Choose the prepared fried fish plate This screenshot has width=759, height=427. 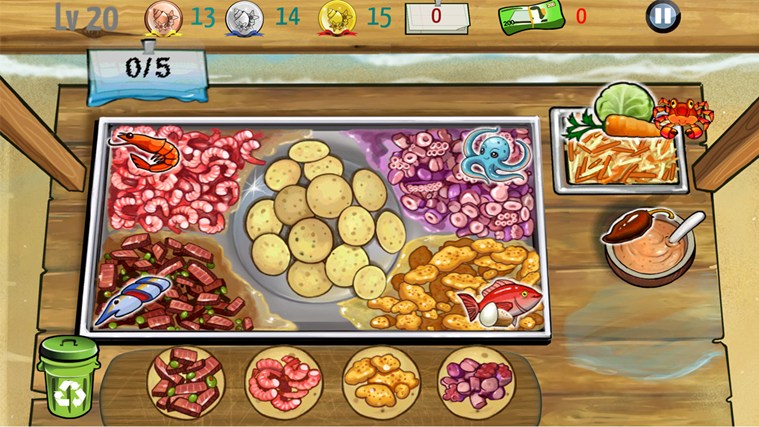380,382
